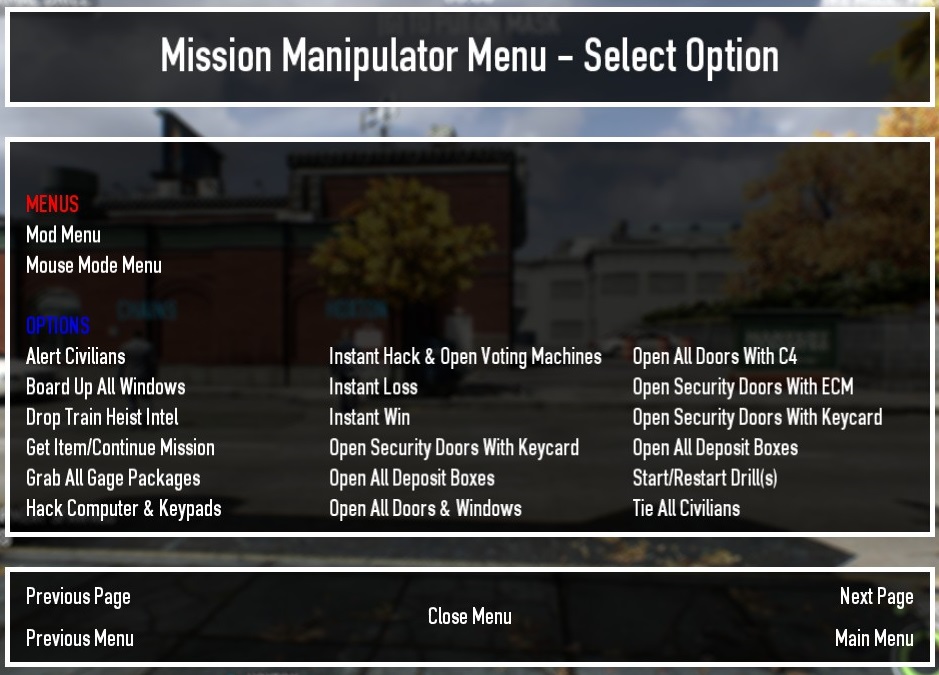The height and width of the screenshot is (675, 939).
Task: Click Get Item/Continue Mission
Action: coord(120,448)
